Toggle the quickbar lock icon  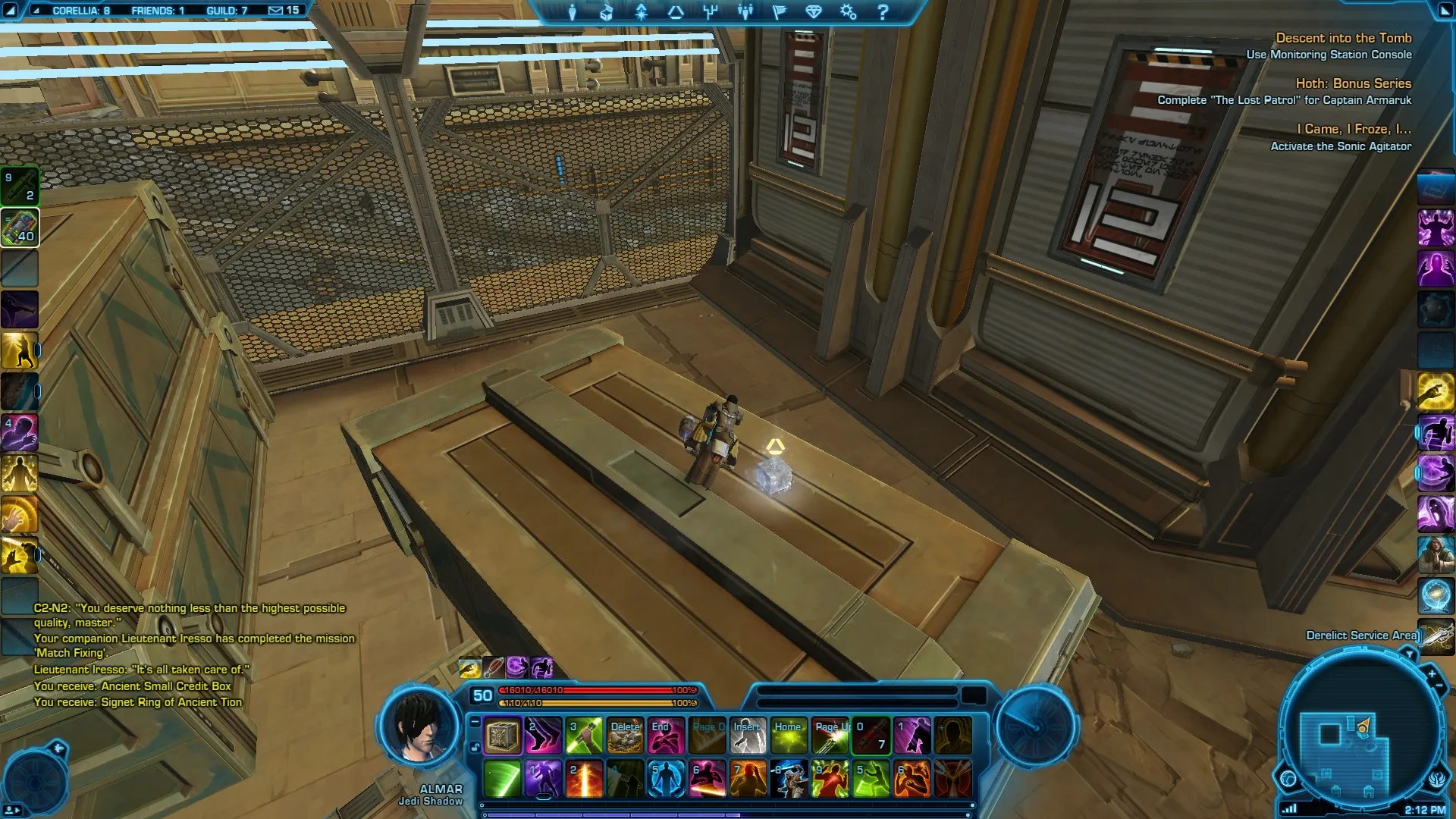click(475, 748)
